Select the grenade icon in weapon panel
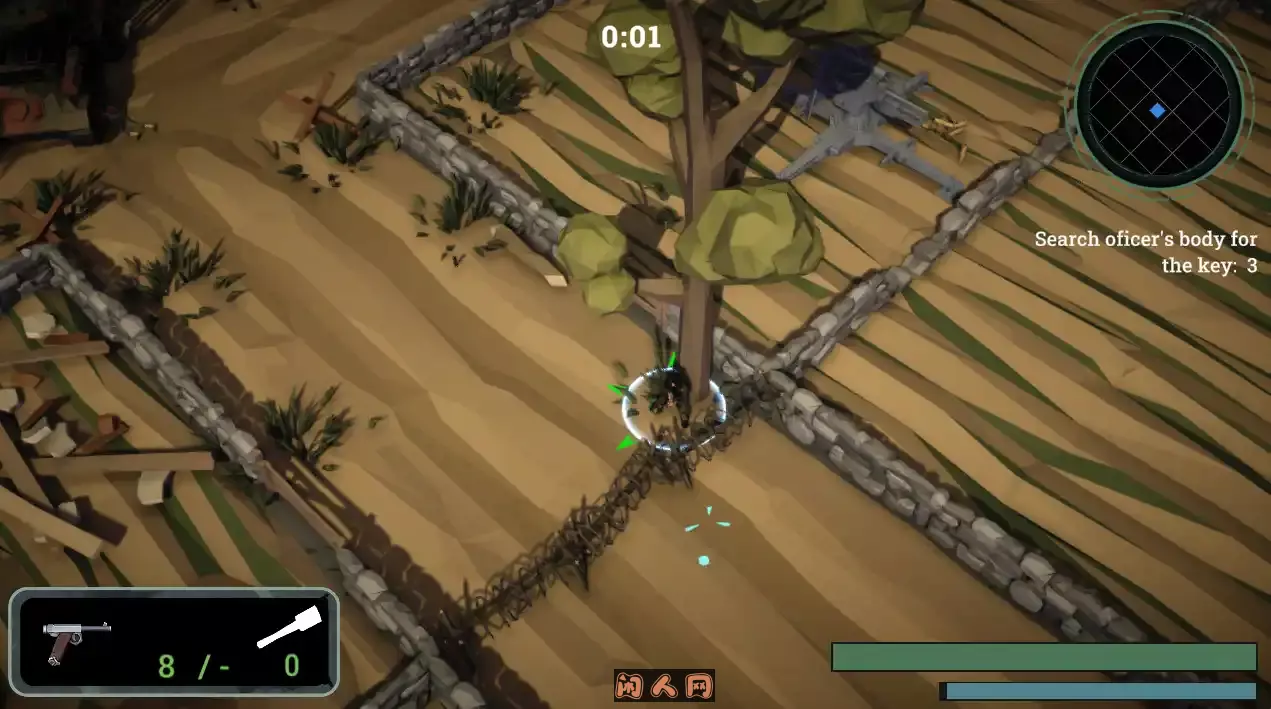This screenshot has width=1271, height=709. coord(289,628)
